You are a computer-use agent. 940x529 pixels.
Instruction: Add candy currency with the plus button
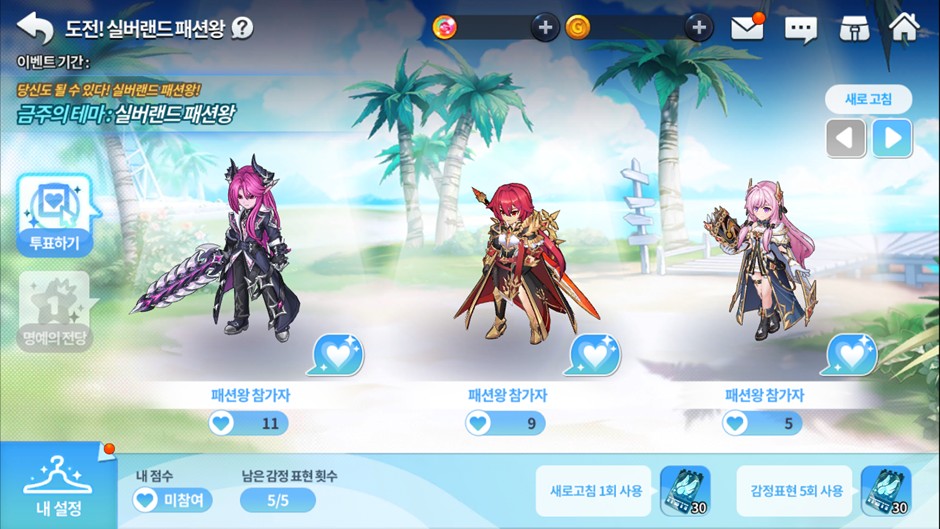(x=544, y=27)
